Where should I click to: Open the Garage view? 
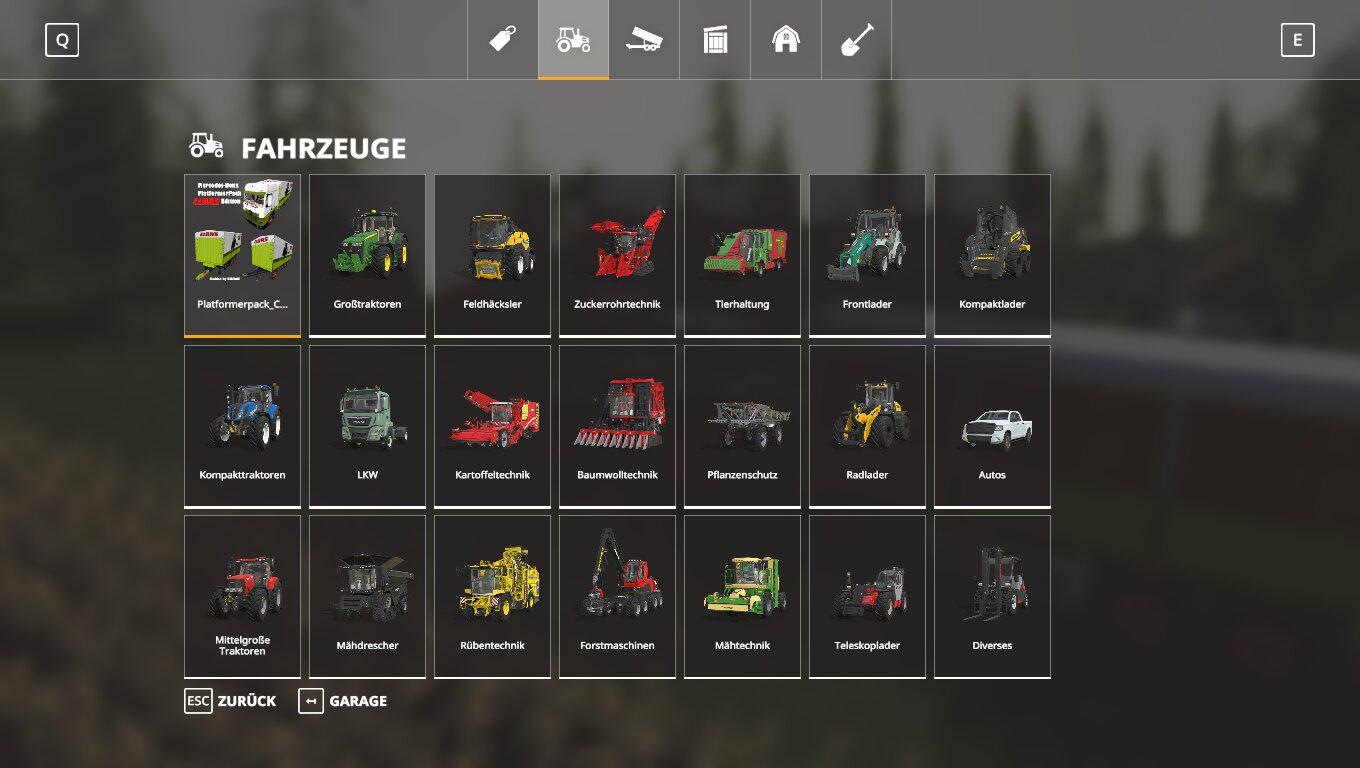(343, 701)
